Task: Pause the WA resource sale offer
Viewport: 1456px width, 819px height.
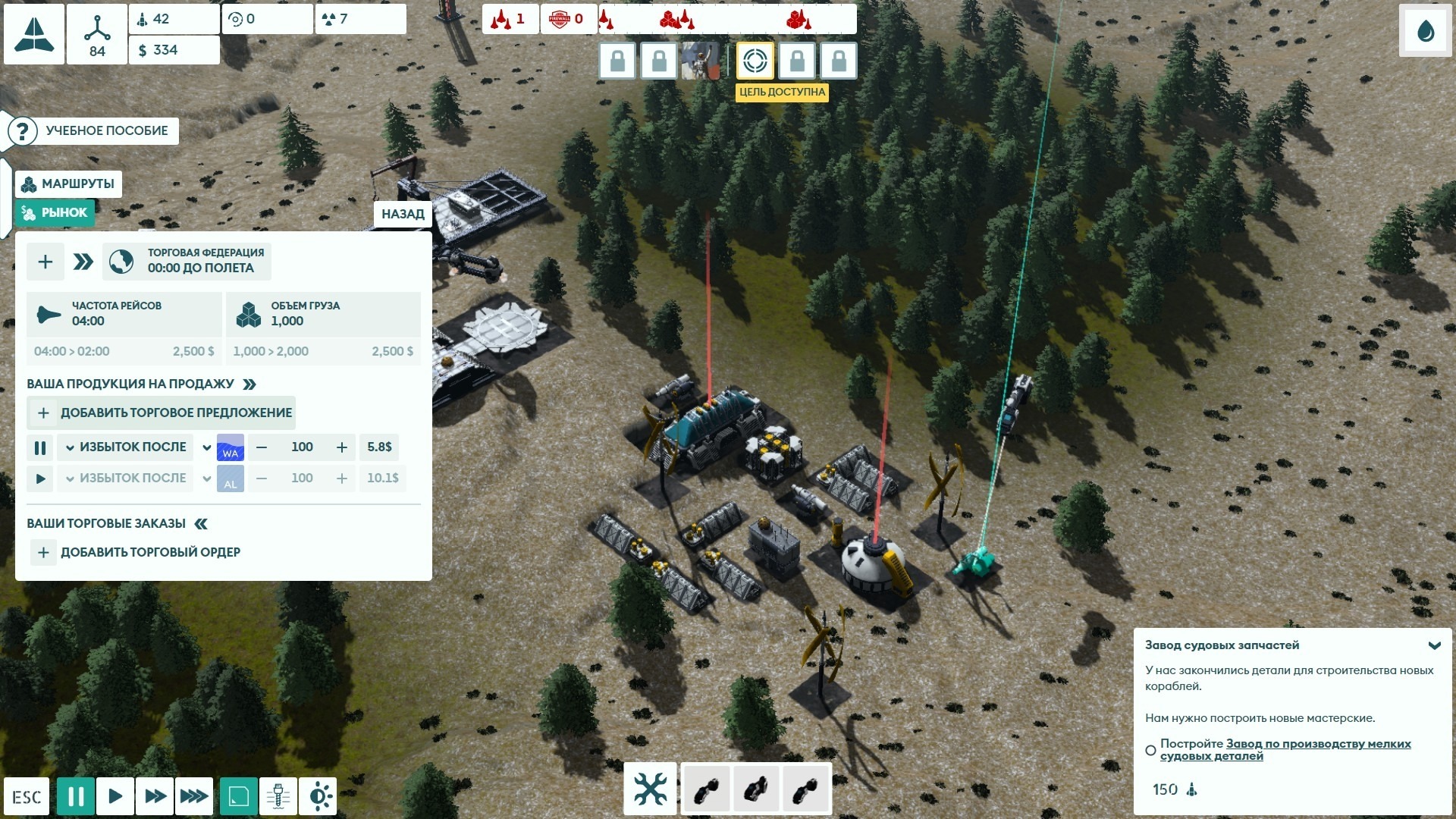Action: [x=40, y=447]
